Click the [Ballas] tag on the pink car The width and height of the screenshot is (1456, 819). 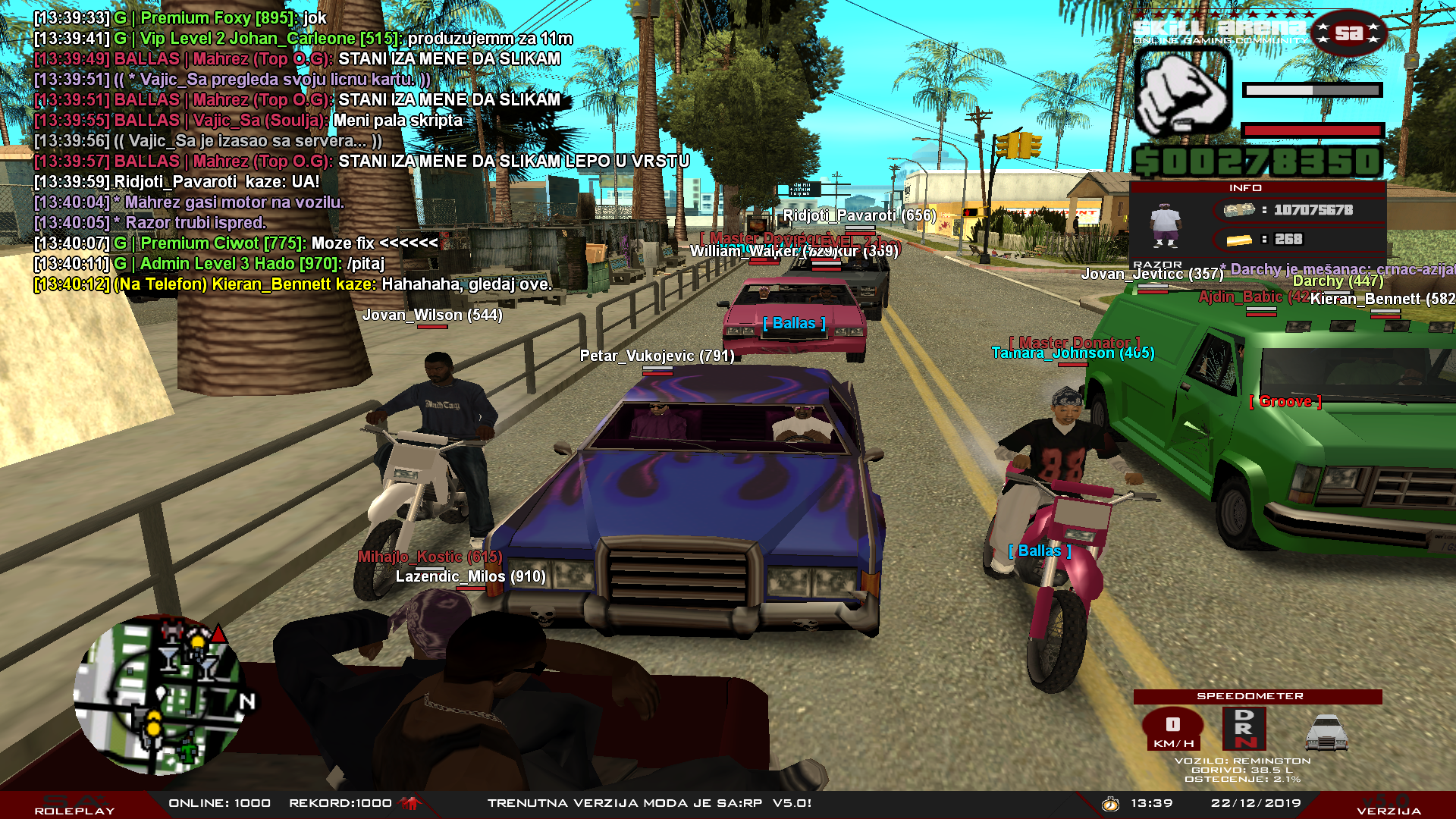794,322
